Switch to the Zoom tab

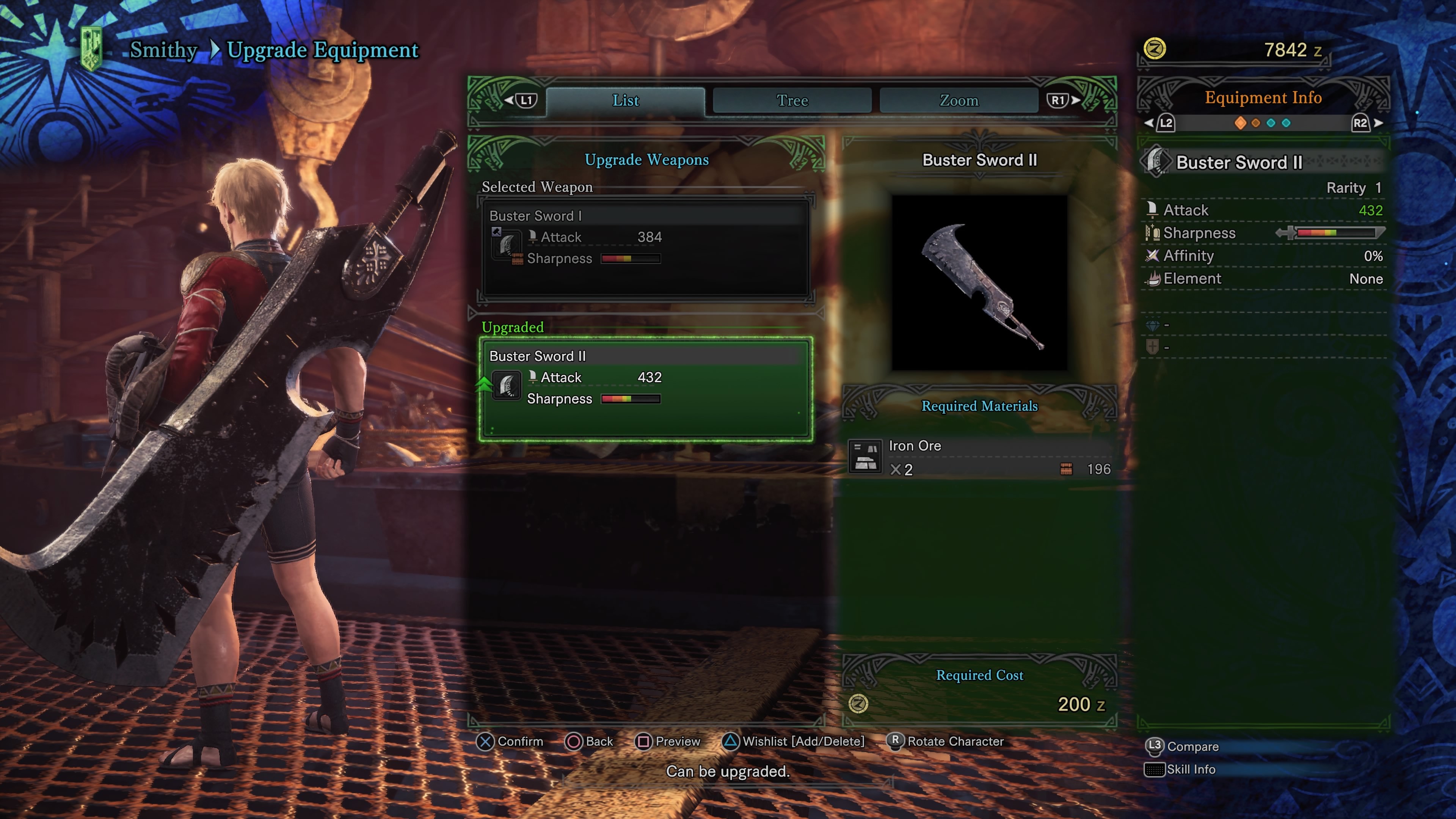pyautogui.click(x=959, y=100)
